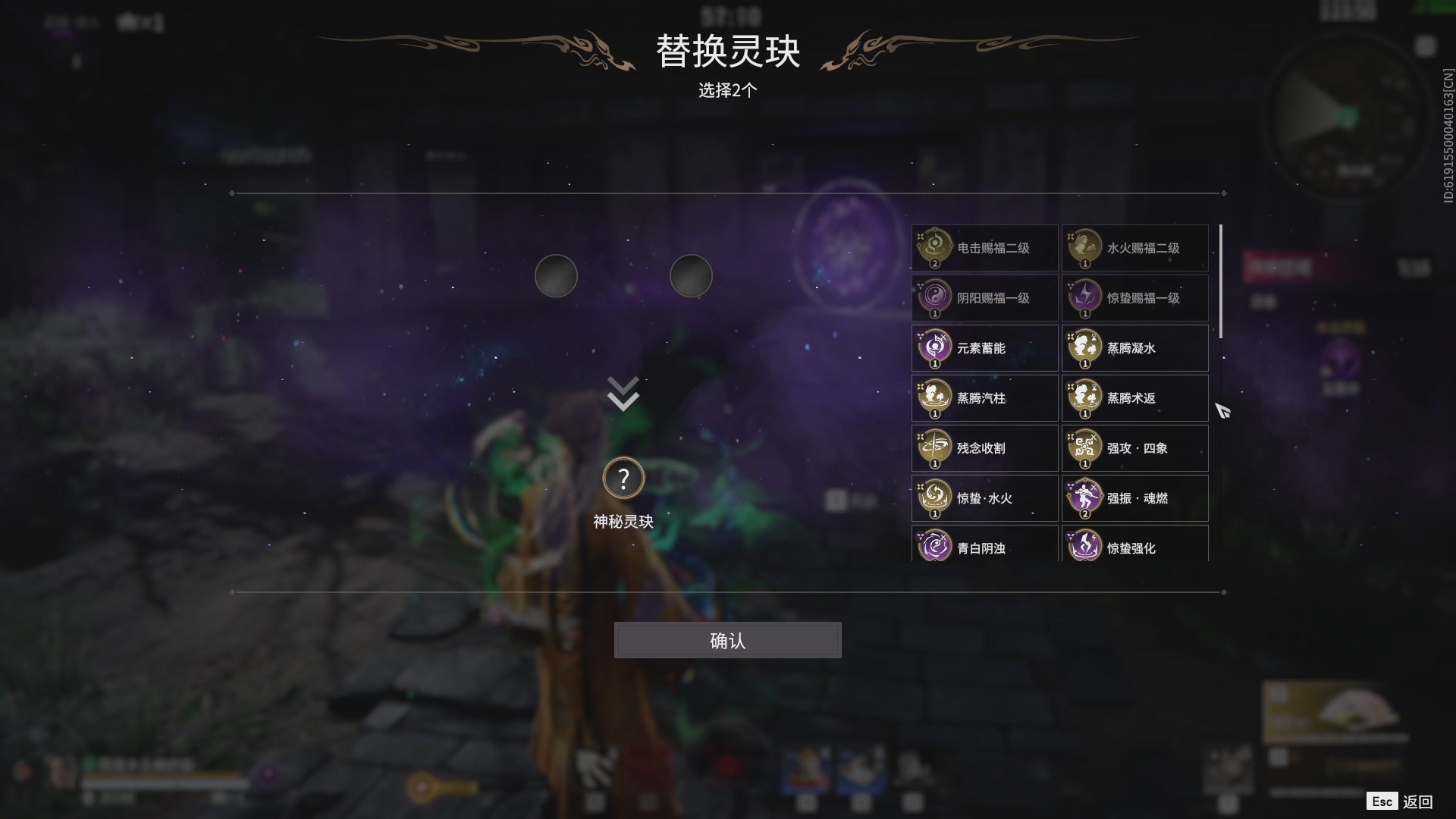Toggle selection of the 惊蛰·水火 jade

click(935, 497)
